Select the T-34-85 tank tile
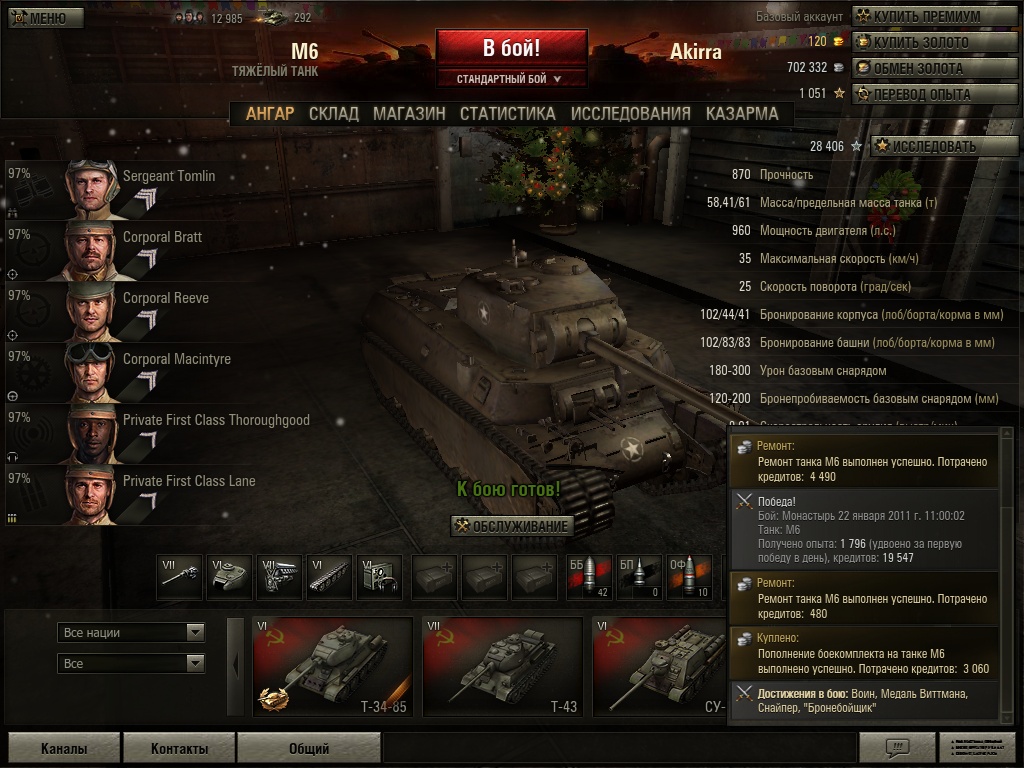 click(x=332, y=667)
